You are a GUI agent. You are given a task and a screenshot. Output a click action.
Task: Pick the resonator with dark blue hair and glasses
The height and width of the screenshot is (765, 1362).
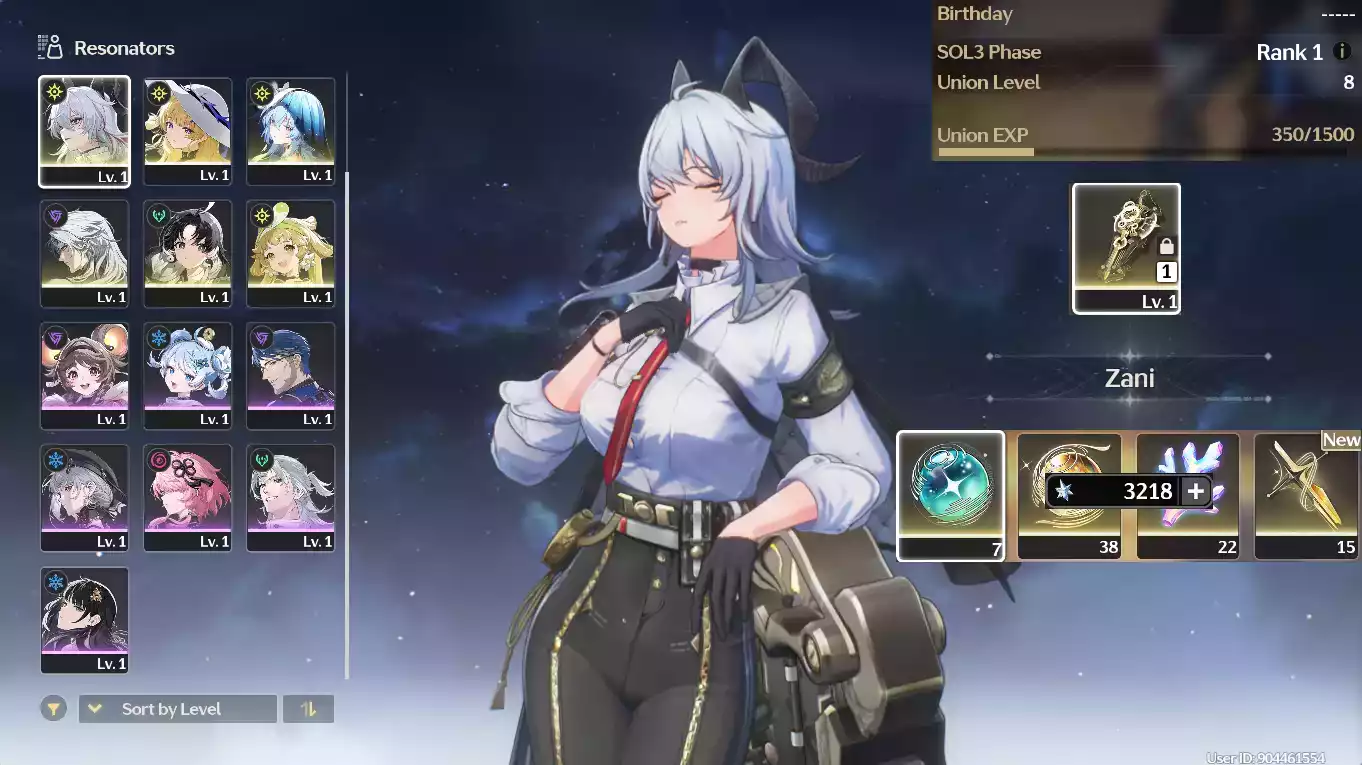(290, 375)
